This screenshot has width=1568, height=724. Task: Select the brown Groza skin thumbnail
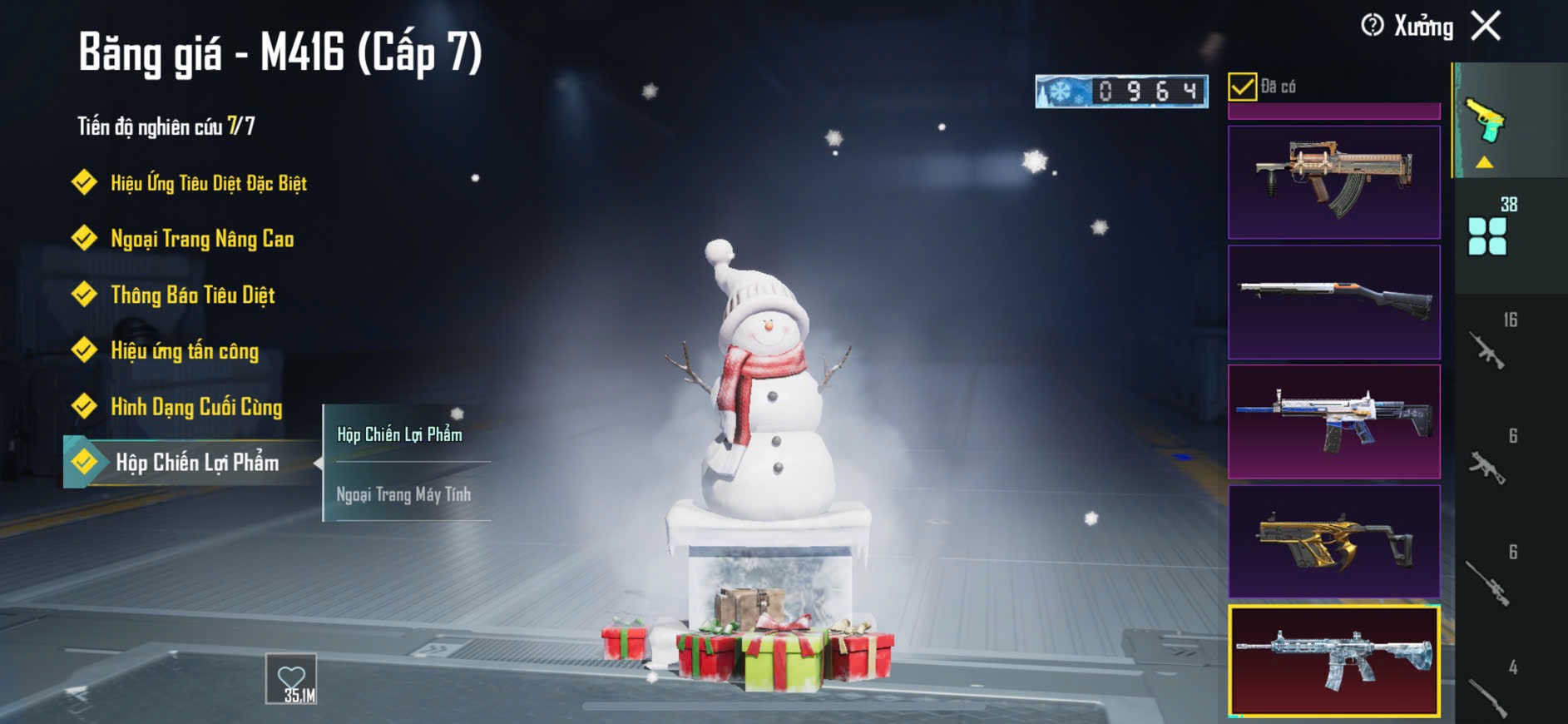pos(1333,182)
